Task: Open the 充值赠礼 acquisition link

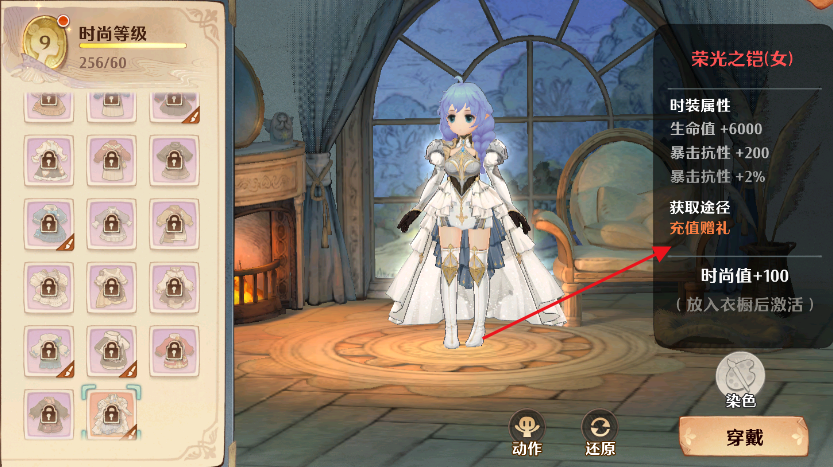Action: [x=700, y=228]
